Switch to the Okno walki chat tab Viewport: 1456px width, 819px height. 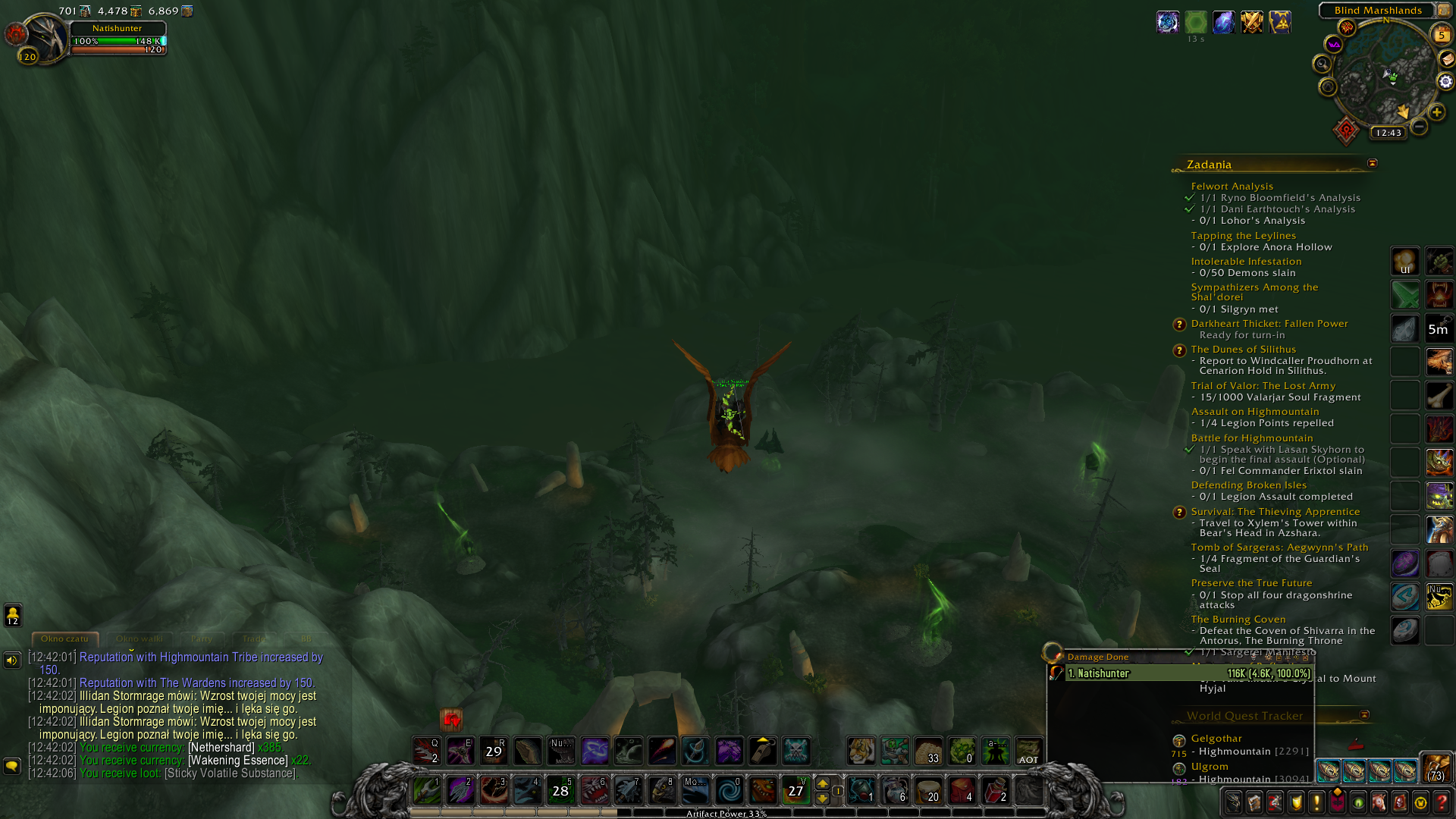coord(140,639)
